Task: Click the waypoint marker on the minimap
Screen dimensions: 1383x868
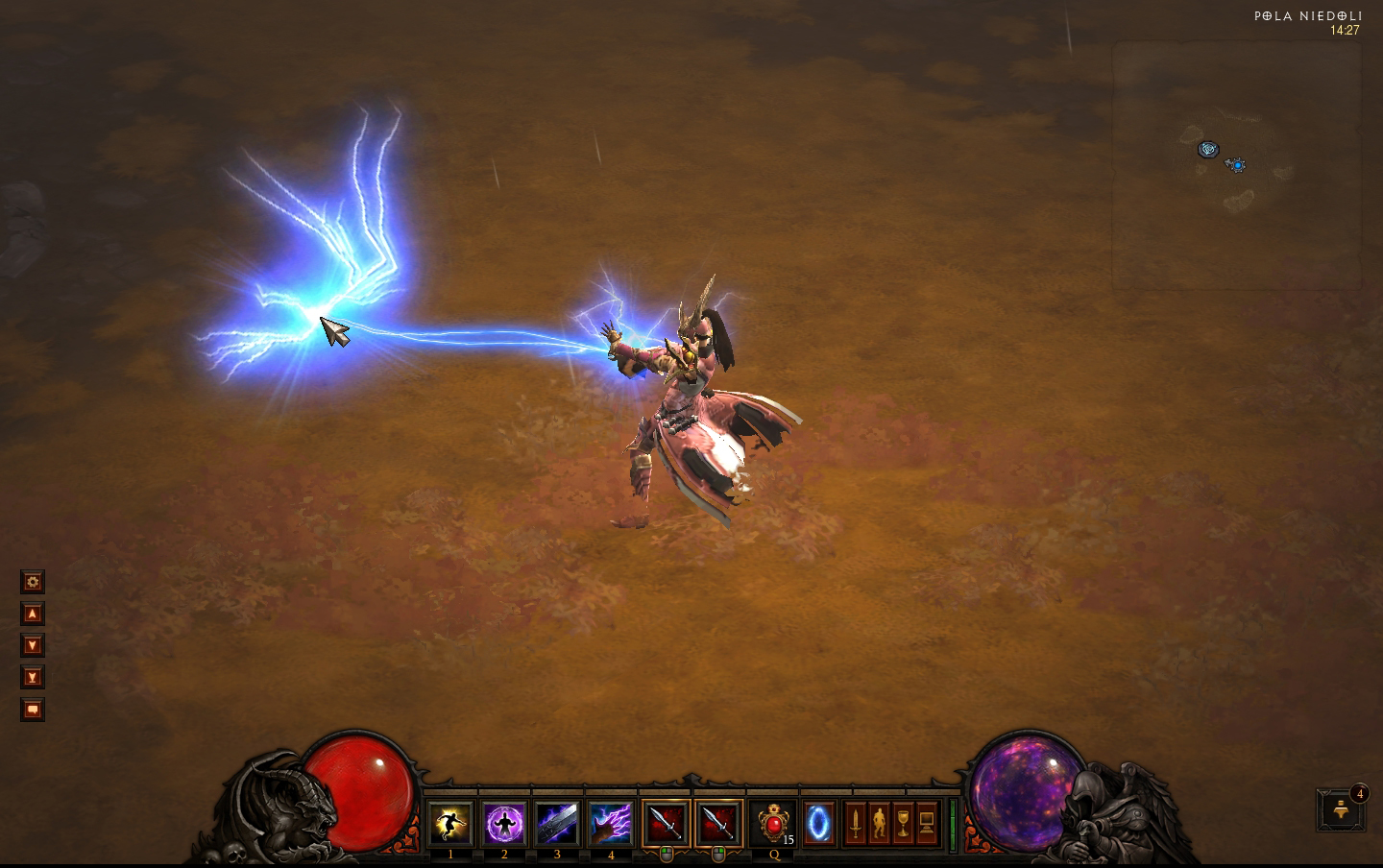Action: tap(1208, 149)
